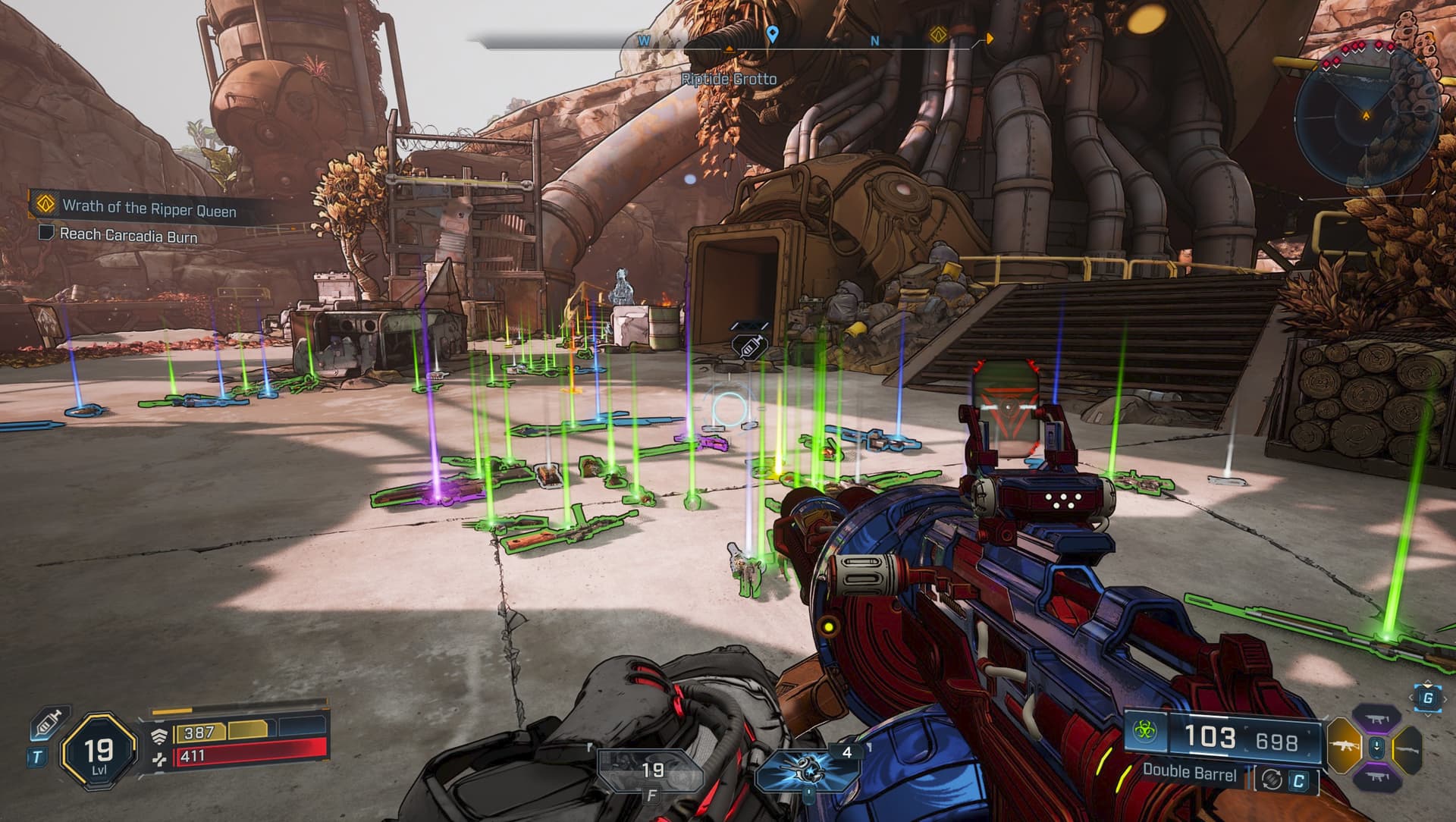
Task: Toggle the Double Barrel weapon mode swap icon
Action: [1272, 779]
